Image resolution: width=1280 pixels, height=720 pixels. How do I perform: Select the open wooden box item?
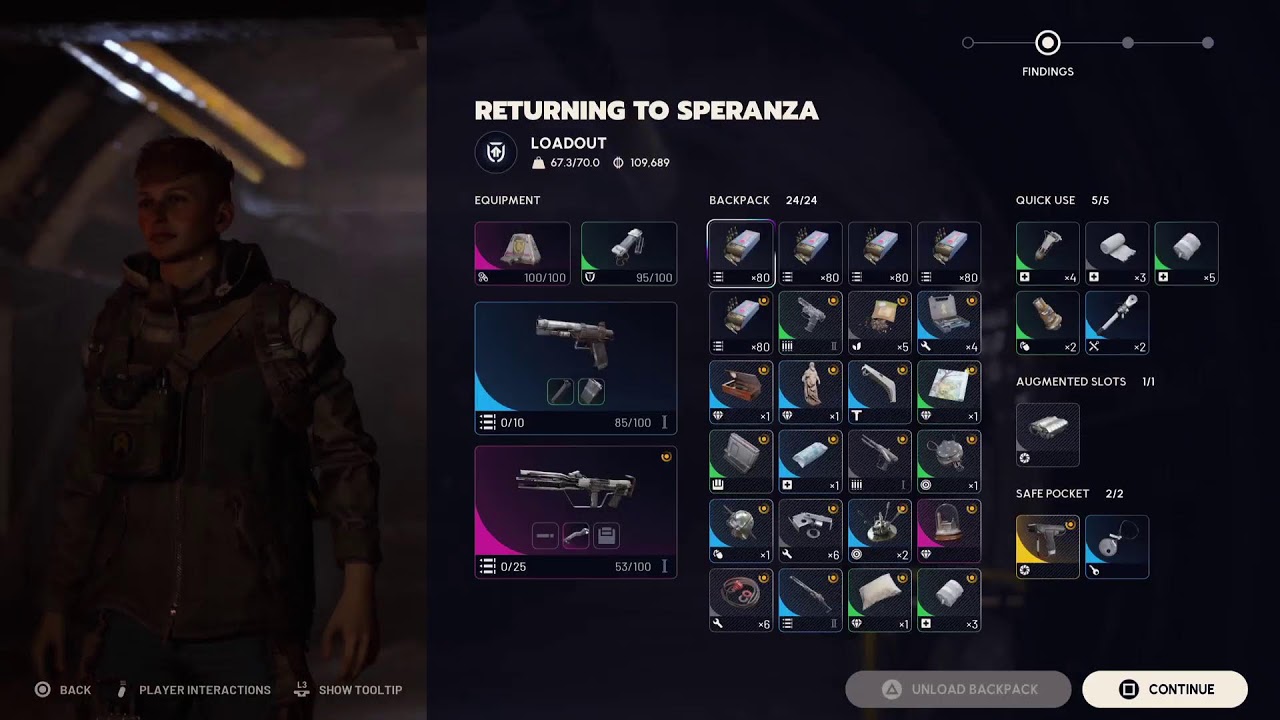pos(741,392)
